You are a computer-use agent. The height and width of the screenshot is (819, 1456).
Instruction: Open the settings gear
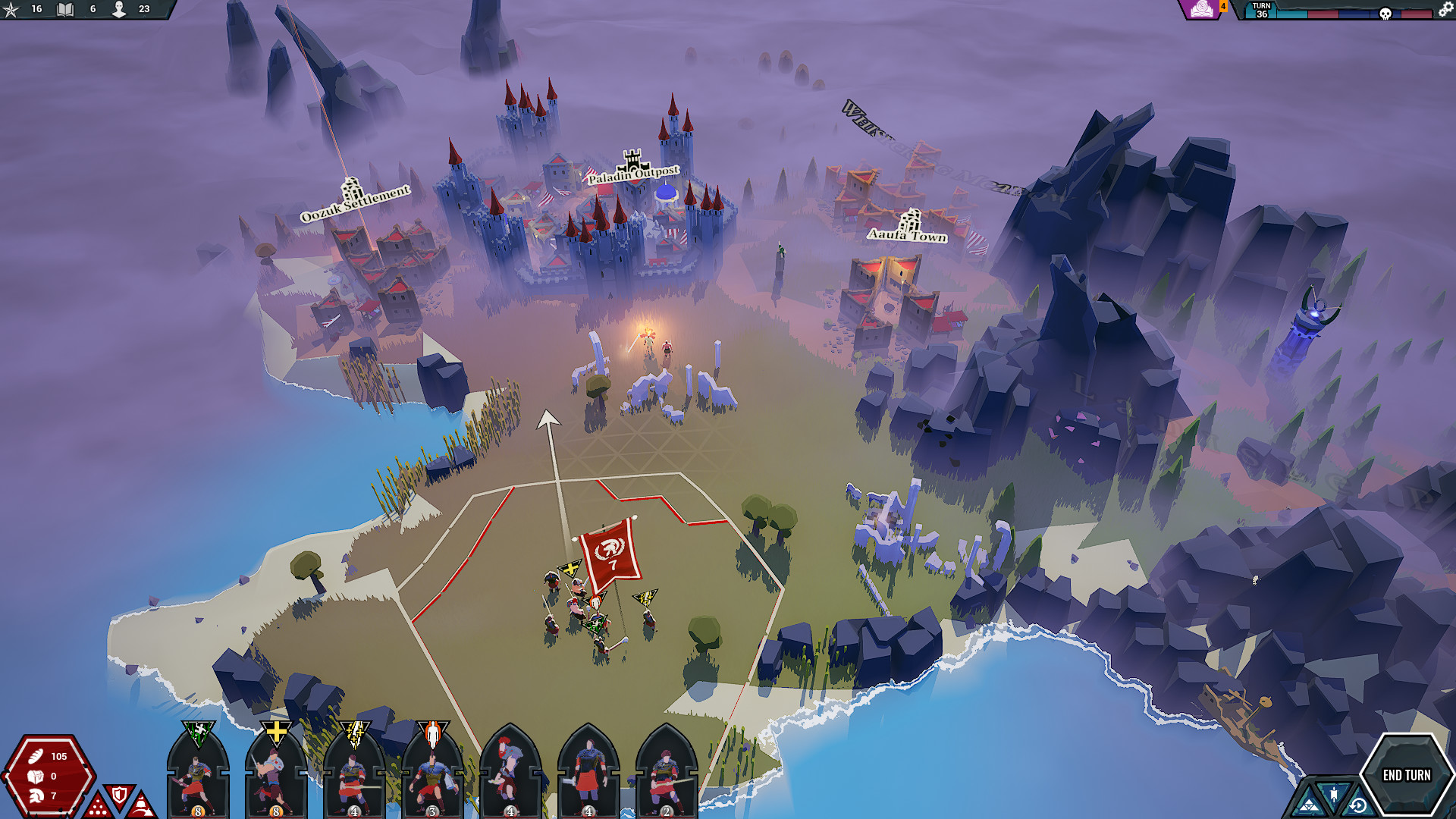1443,11
